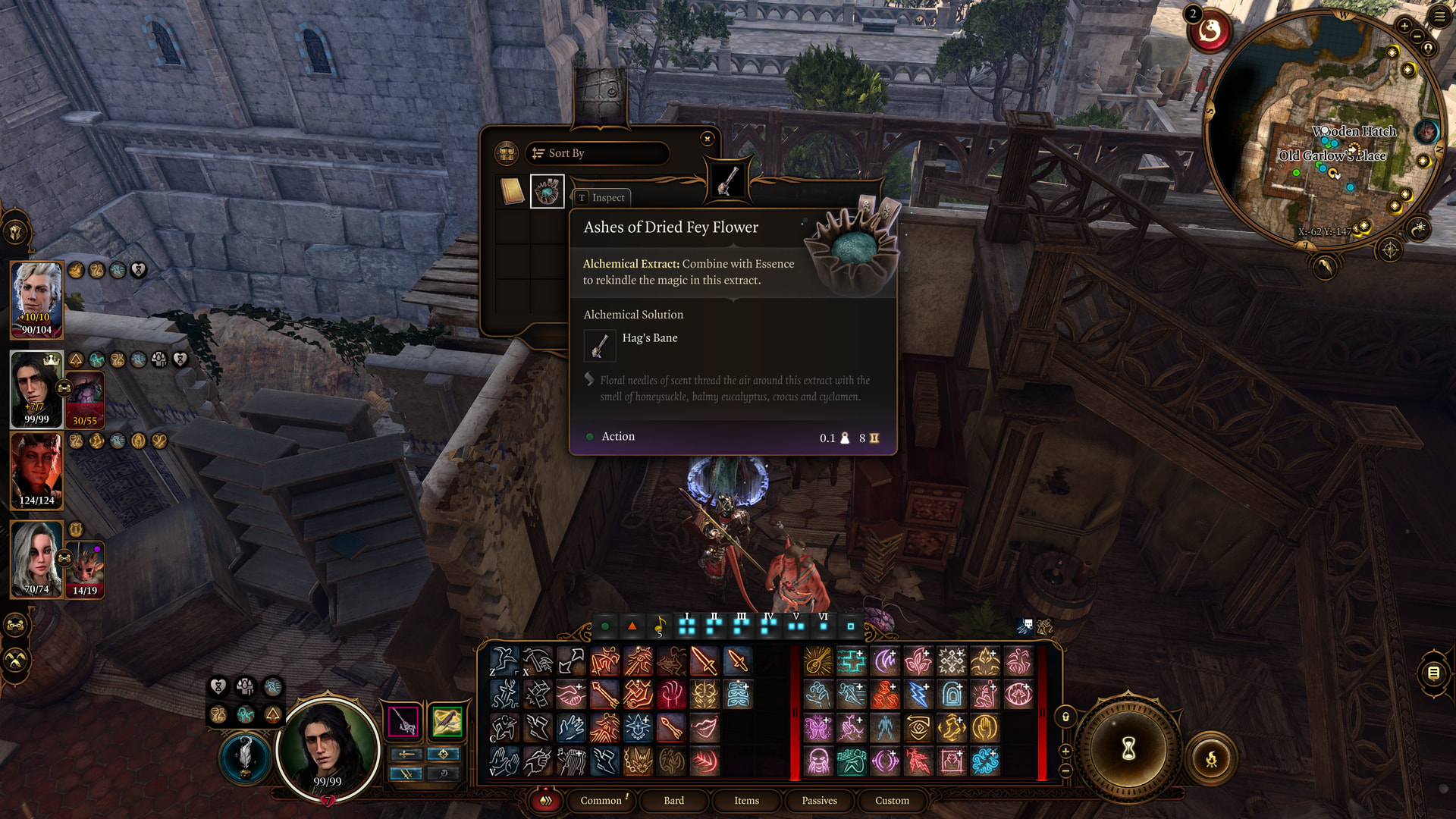Switch to the Common hotbar tab
The image size is (1456, 819).
tap(601, 800)
